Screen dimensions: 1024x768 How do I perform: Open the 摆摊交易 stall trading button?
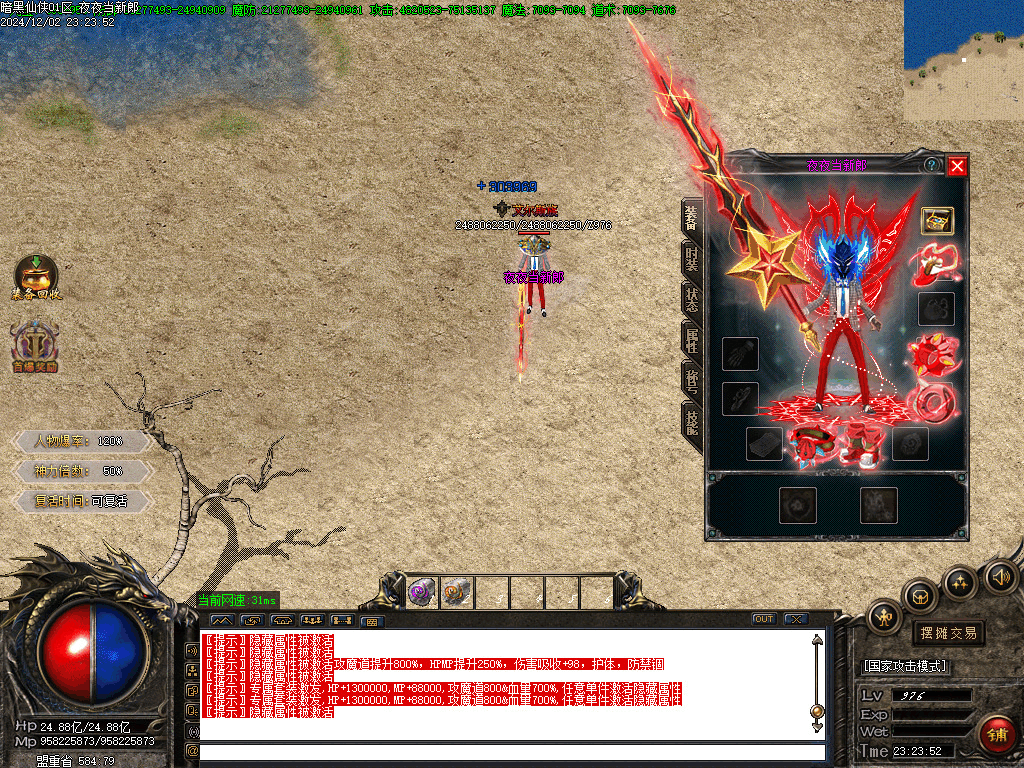(947, 633)
